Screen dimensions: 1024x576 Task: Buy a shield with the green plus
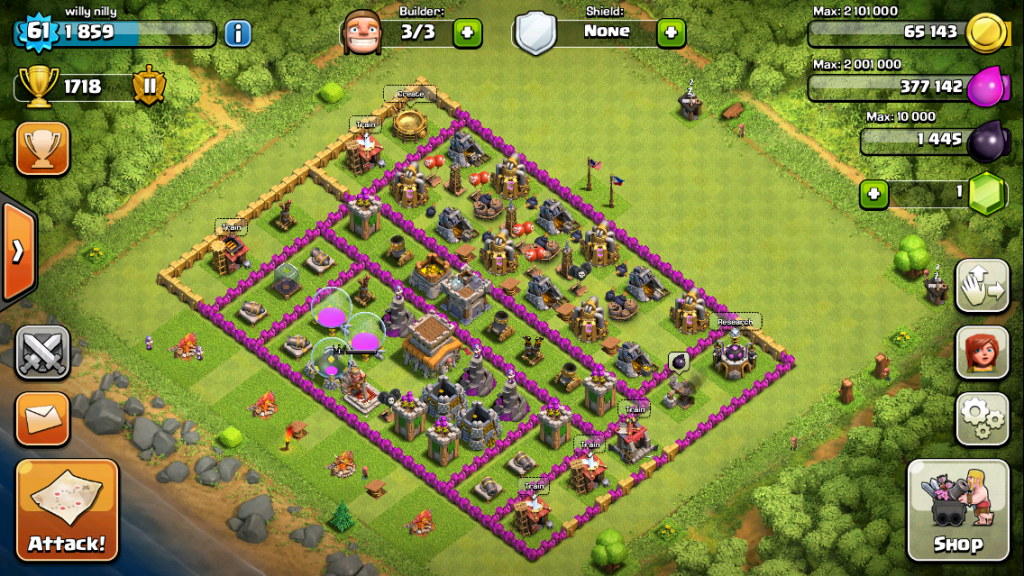tap(671, 33)
